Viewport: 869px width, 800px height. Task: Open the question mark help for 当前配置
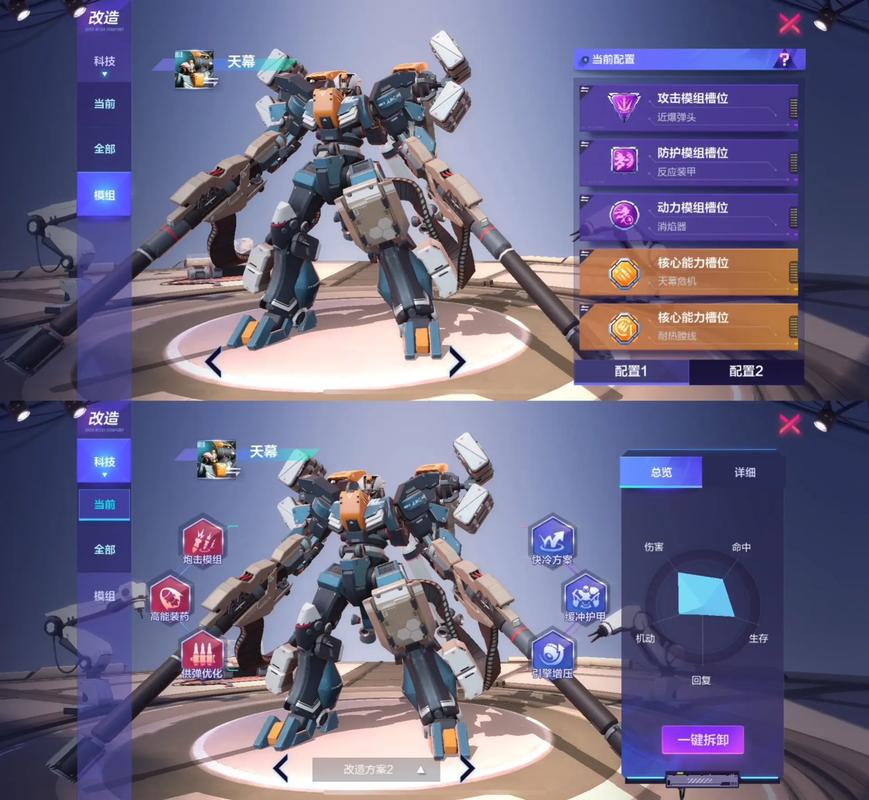(785, 60)
